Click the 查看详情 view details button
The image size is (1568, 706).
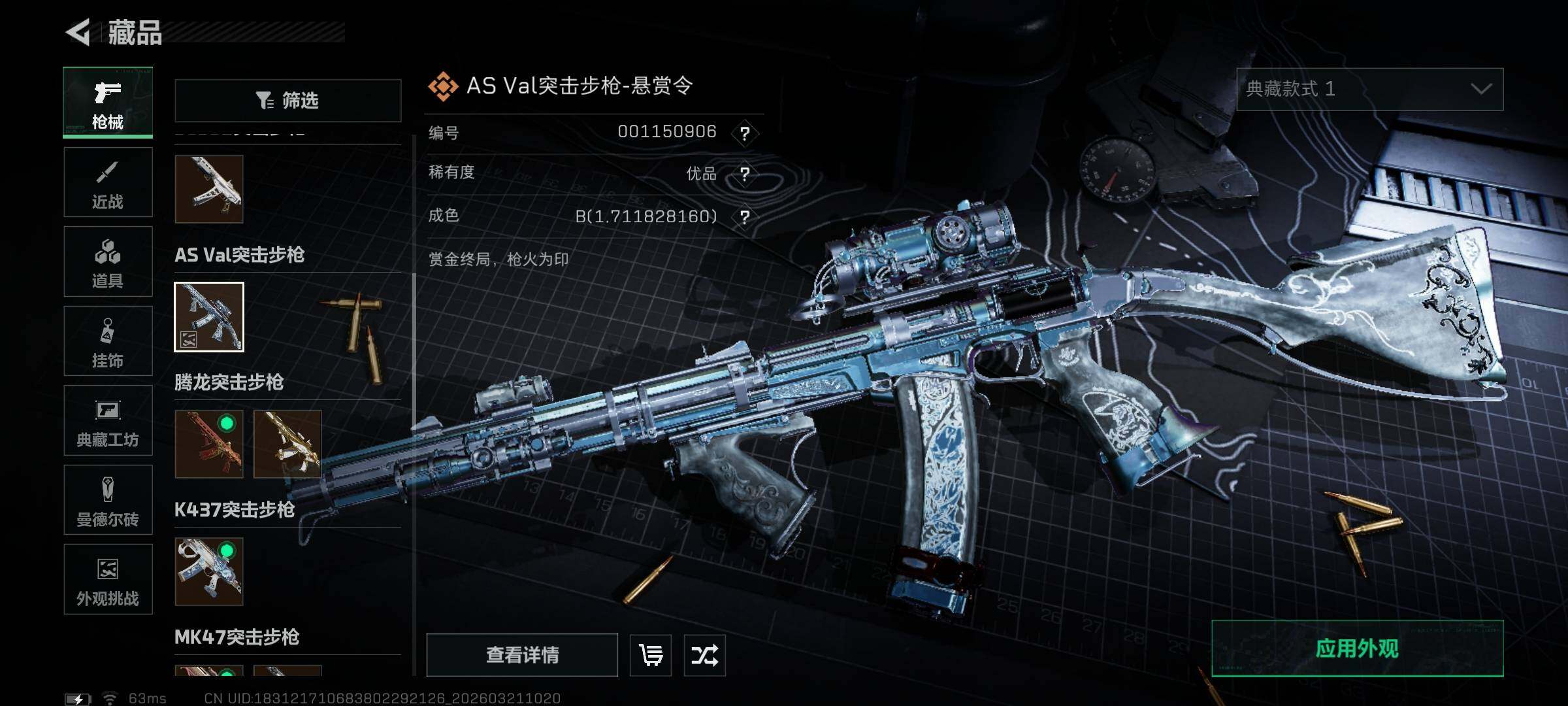pos(522,655)
